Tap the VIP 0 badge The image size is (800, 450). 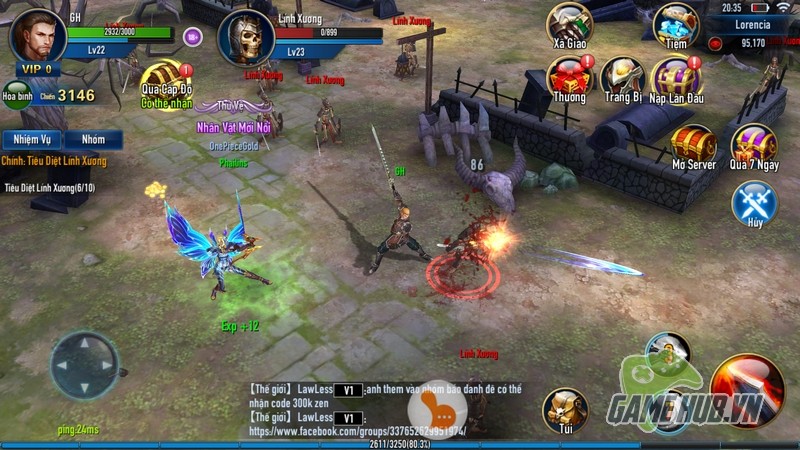click(x=36, y=70)
